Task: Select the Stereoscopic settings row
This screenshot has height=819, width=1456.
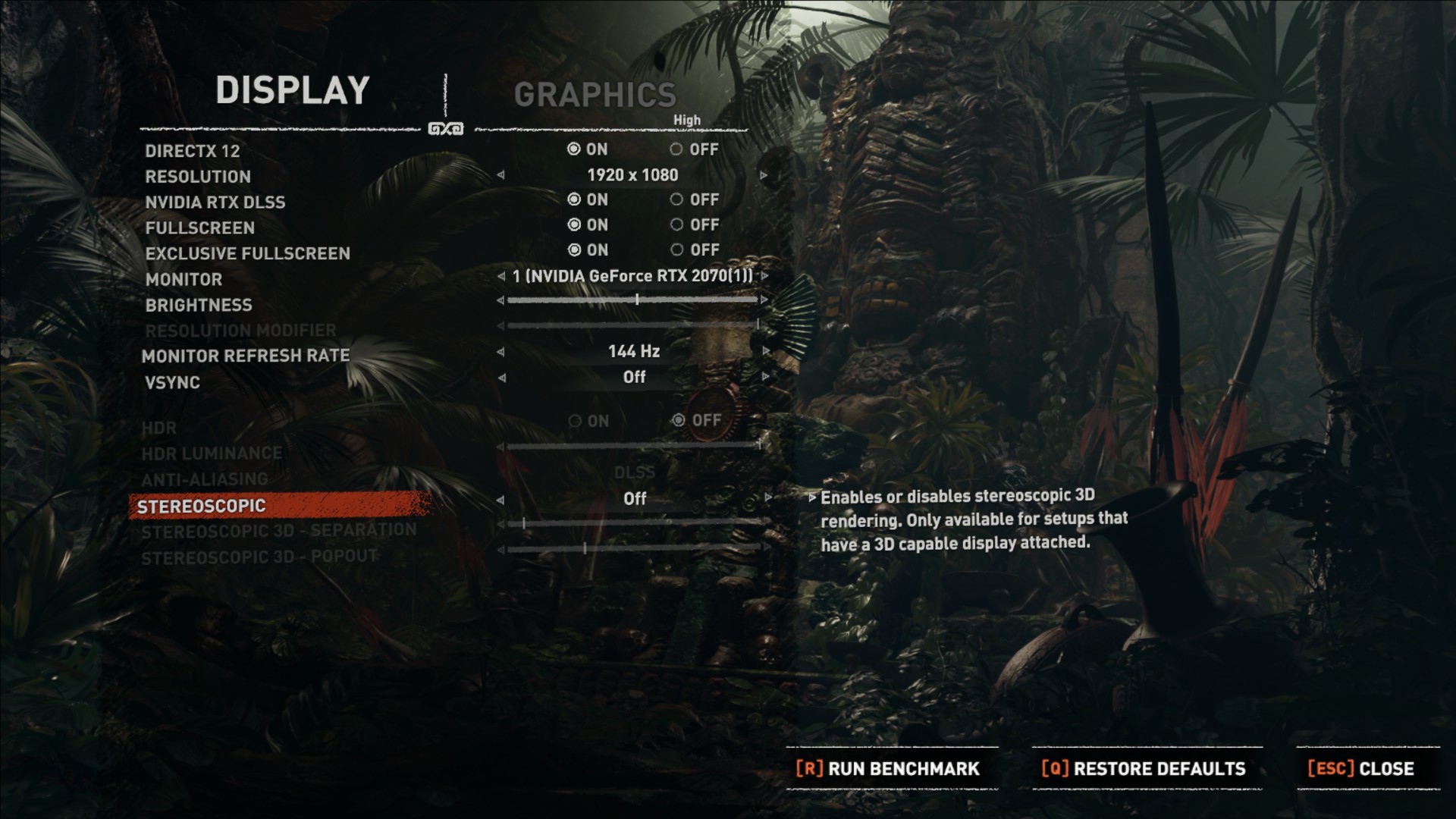Action: (202, 506)
